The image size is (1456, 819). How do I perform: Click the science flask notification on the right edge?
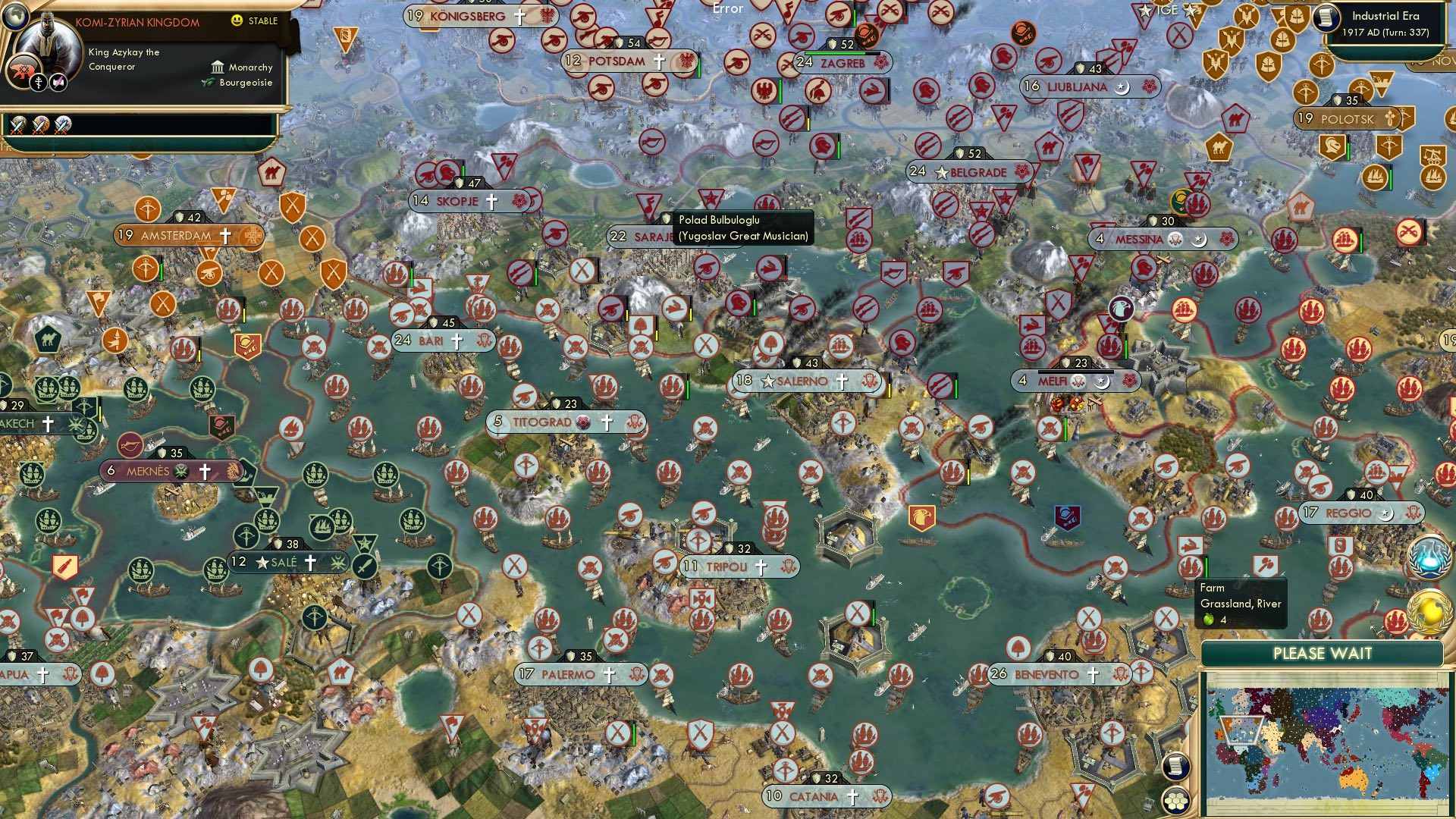[x=1430, y=555]
